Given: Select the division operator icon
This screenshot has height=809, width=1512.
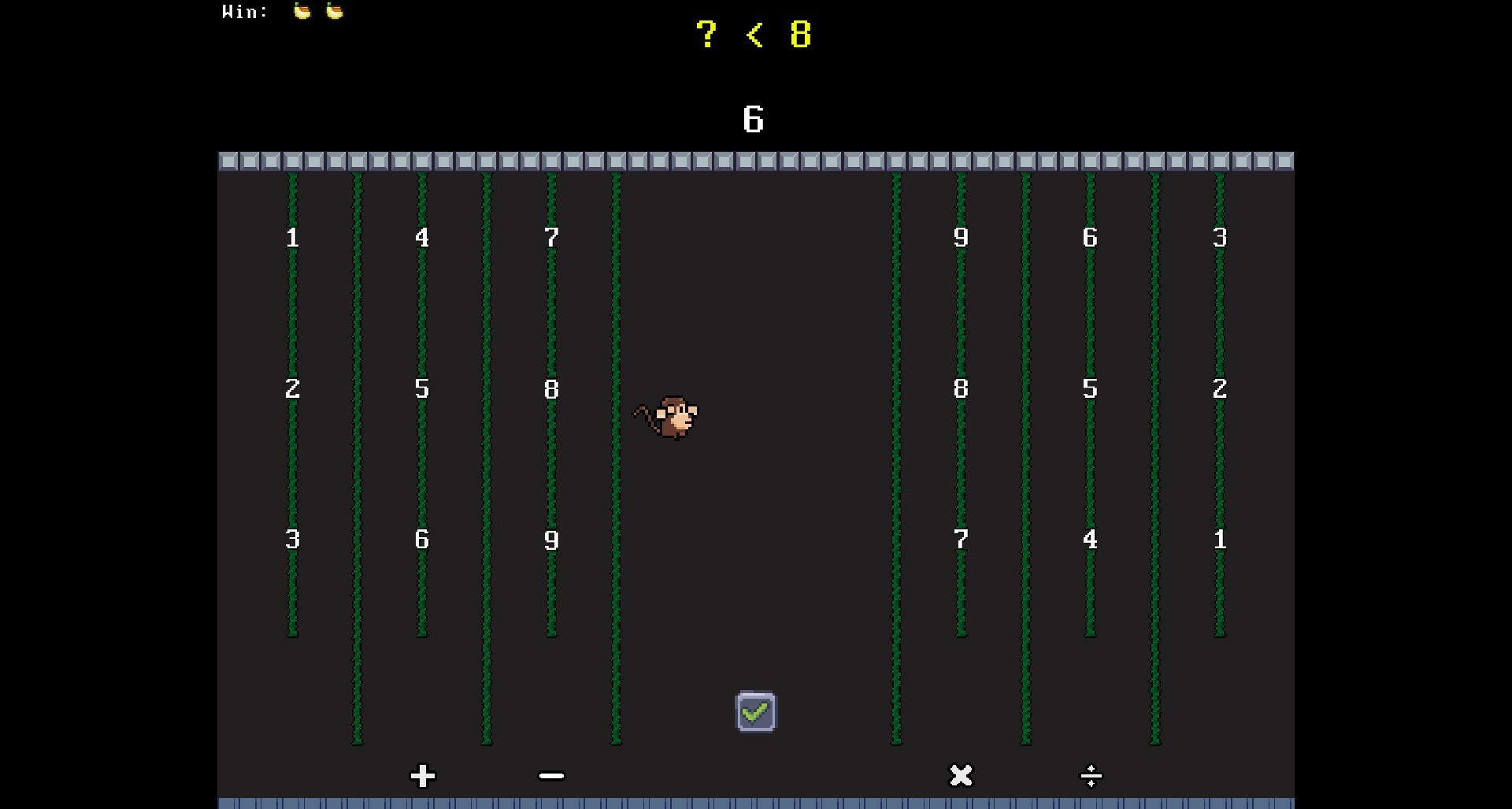Looking at the screenshot, I should 1091,776.
